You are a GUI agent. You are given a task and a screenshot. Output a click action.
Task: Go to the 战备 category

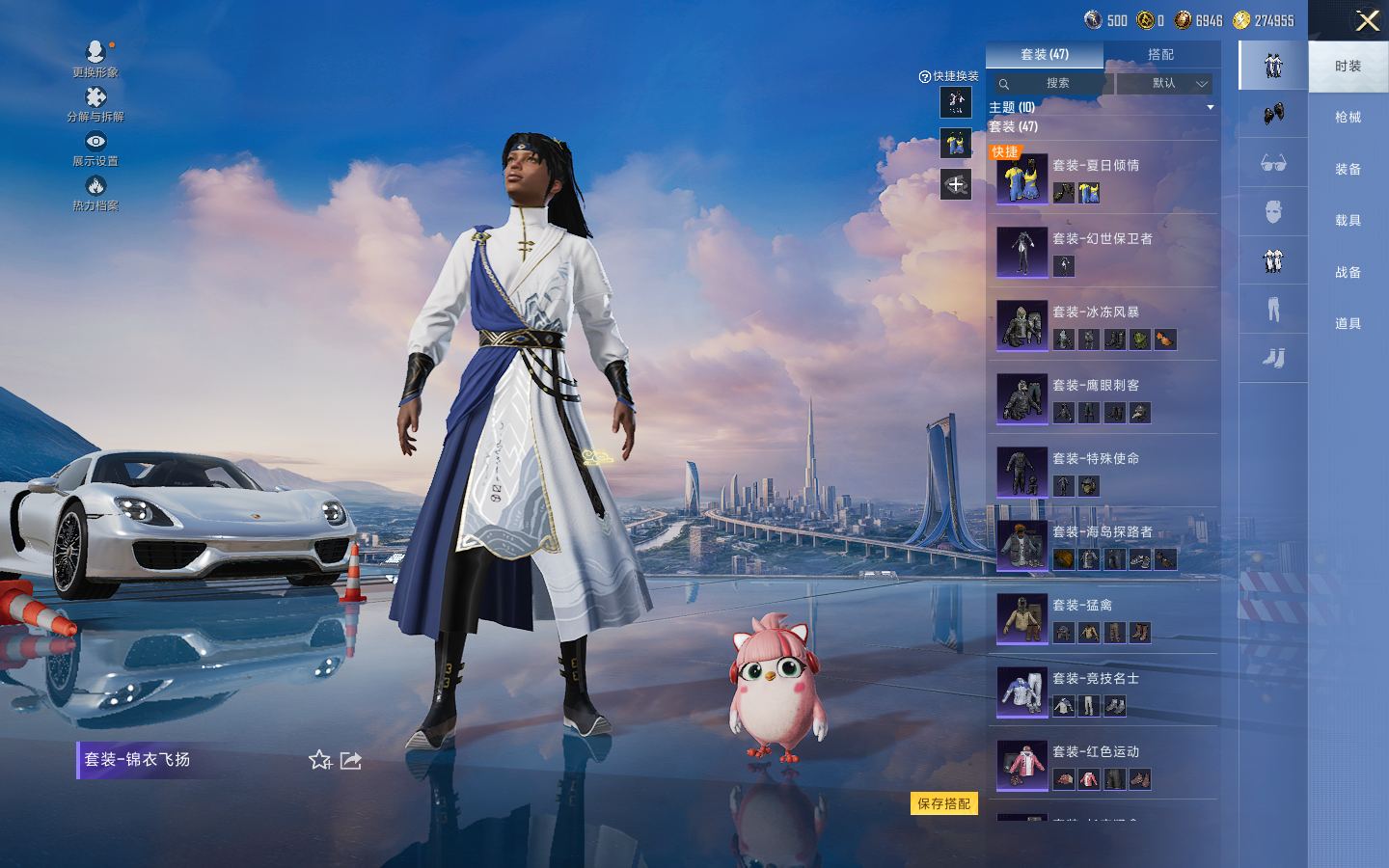(1348, 273)
